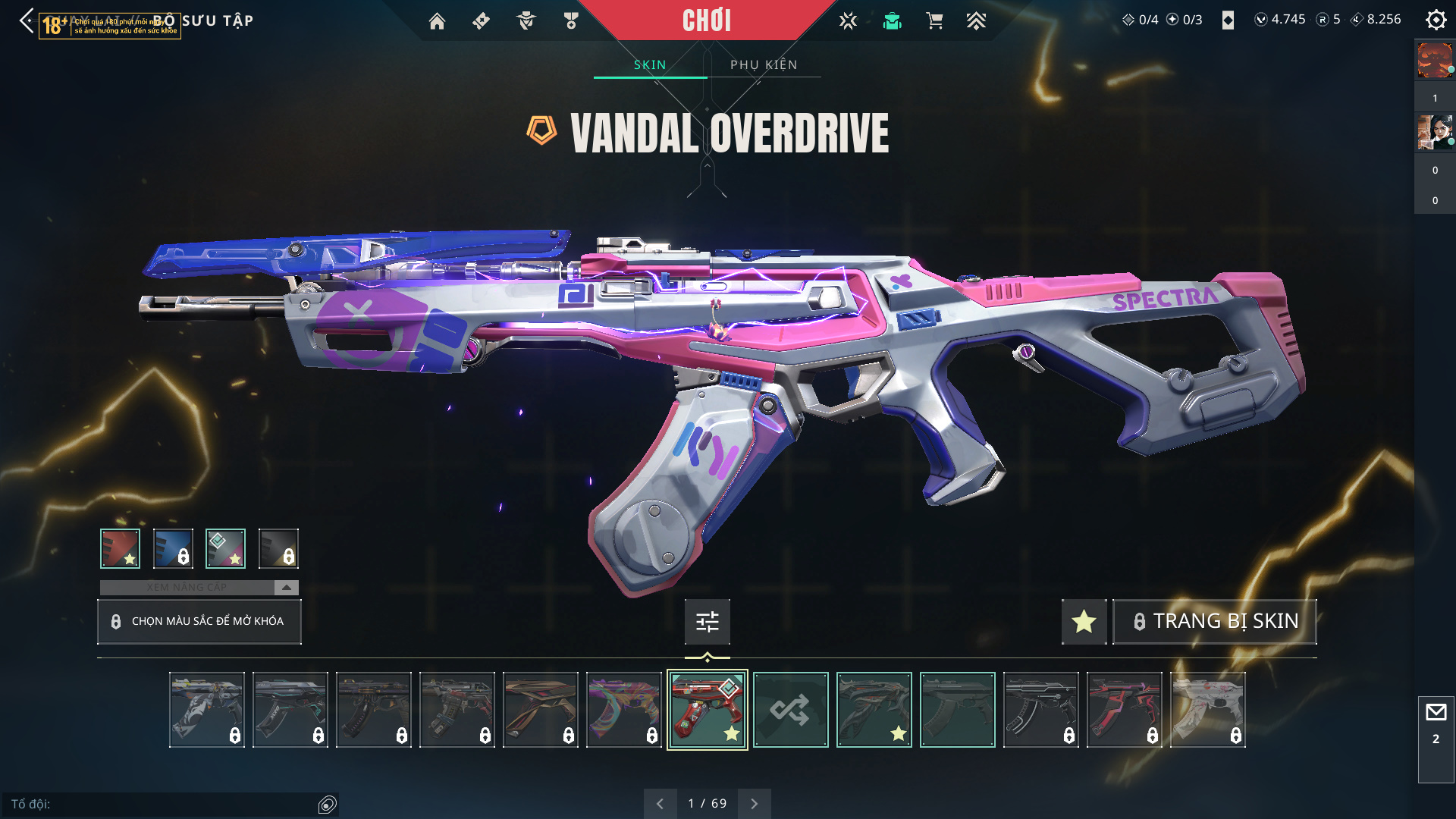
Task: Open the skin filter sliders button
Action: coord(707,622)
